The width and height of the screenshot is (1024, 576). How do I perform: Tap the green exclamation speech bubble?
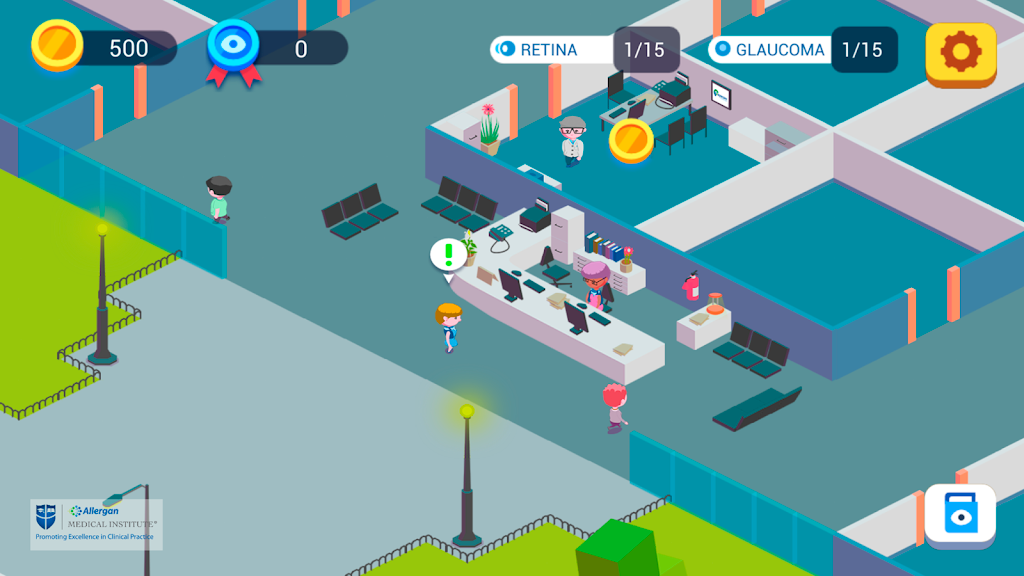point(448,253)
